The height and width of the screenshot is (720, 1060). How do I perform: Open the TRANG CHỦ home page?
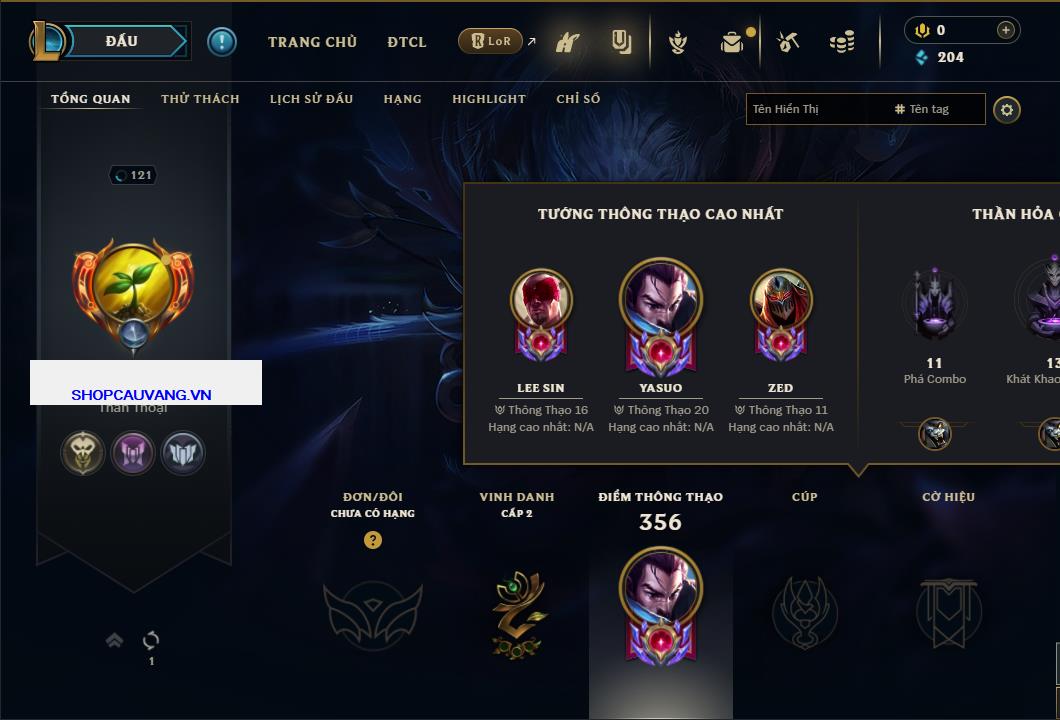pyautogui.click(x=312, y=42)
